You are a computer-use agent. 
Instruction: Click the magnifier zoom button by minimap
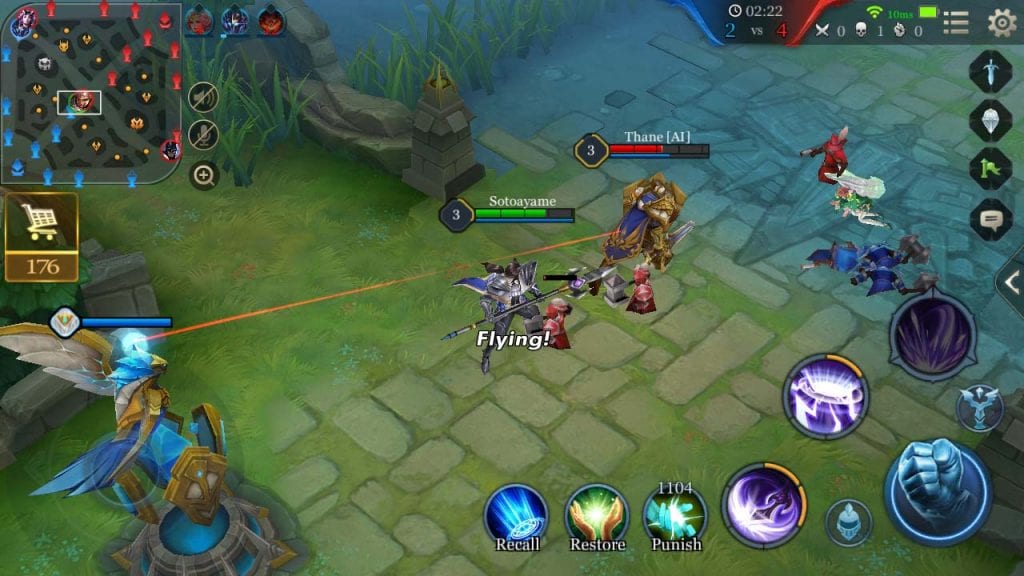204,176
